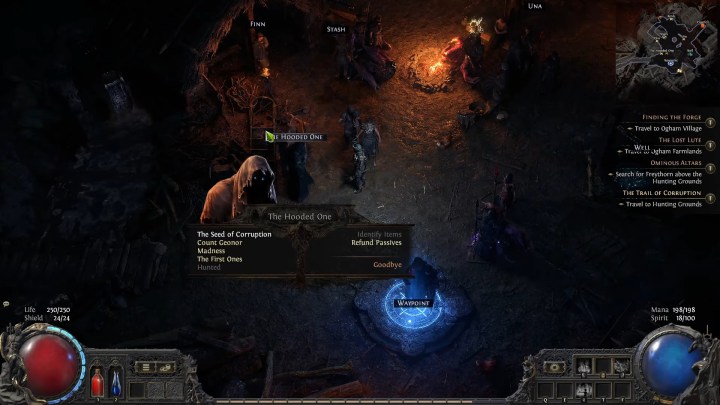Viewport: 720px width, 405px height.
Task: Use the blue mana flask
Action: coord(113,380)
